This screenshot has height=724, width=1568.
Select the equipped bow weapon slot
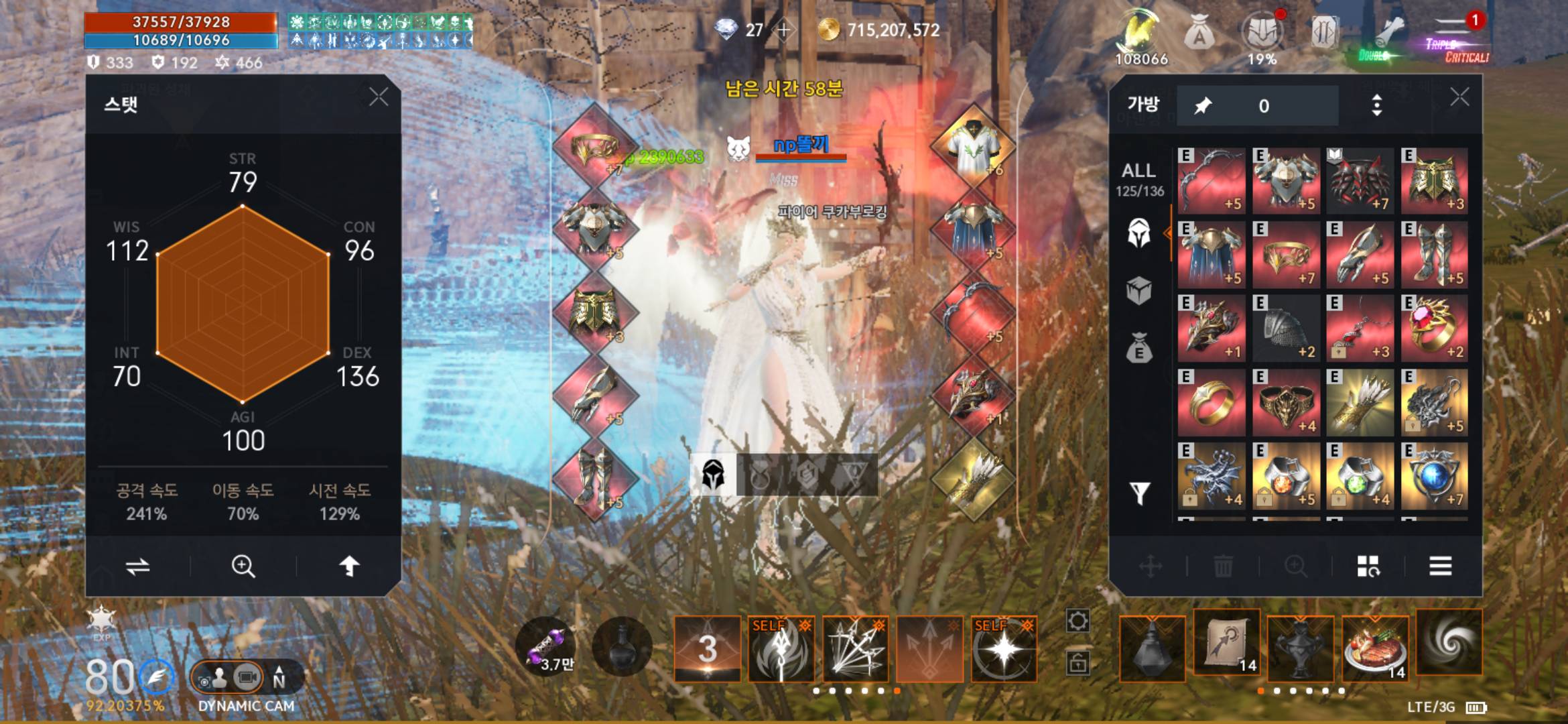(x=974, y=312)
